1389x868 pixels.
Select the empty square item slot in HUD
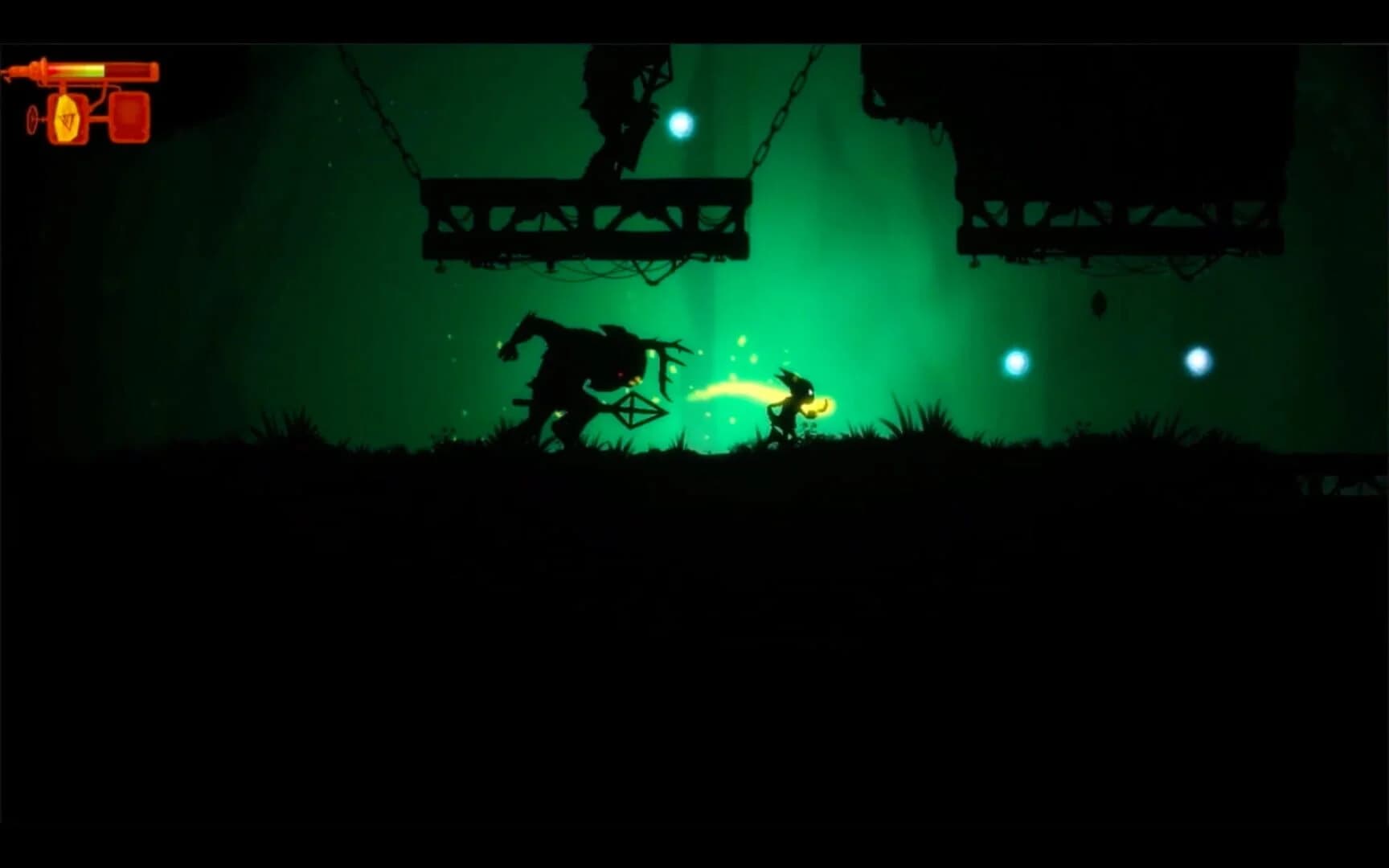point(130,118)
